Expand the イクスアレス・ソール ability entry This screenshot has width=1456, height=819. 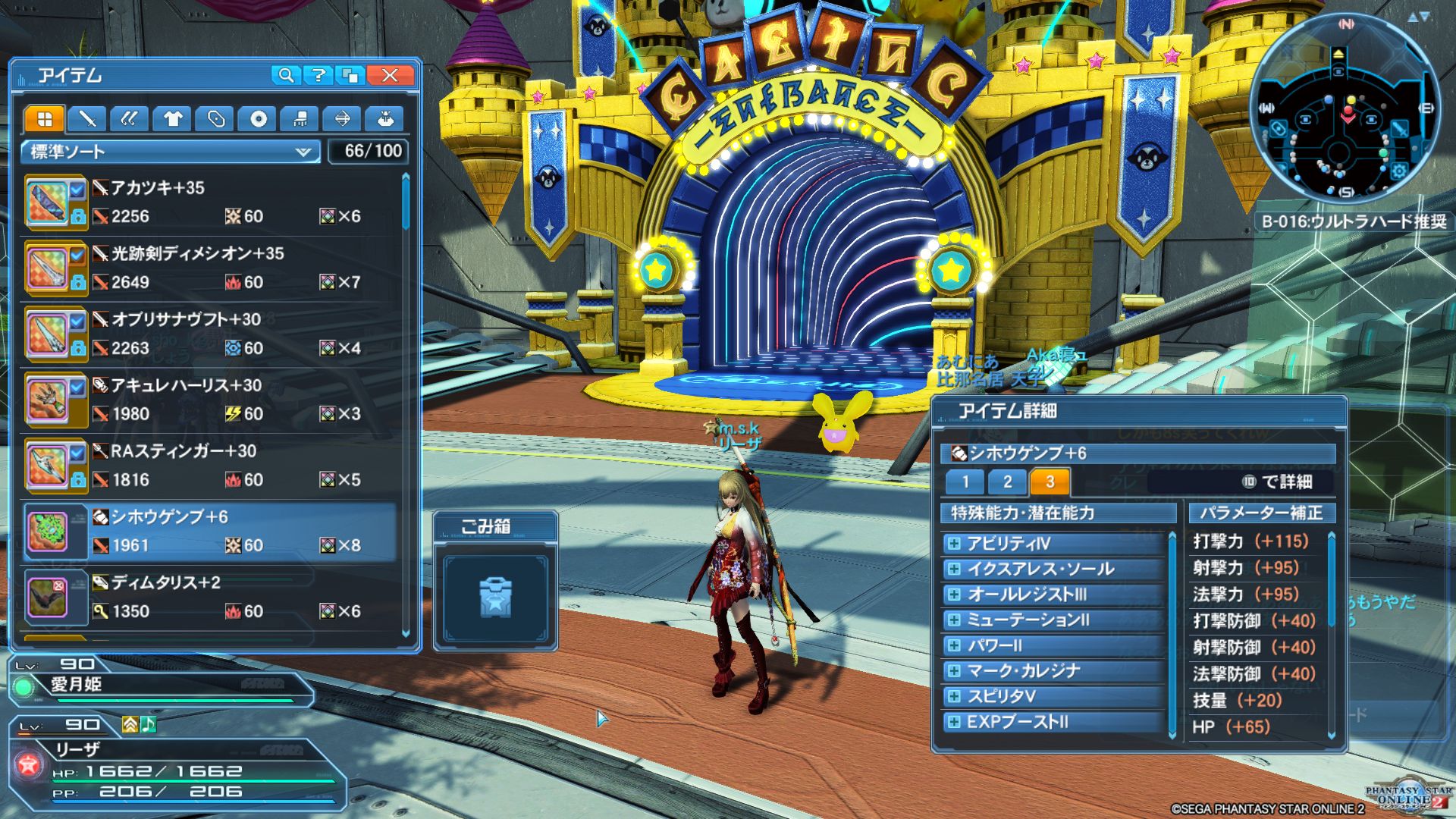pyautogui.click(x=954, y=570)
